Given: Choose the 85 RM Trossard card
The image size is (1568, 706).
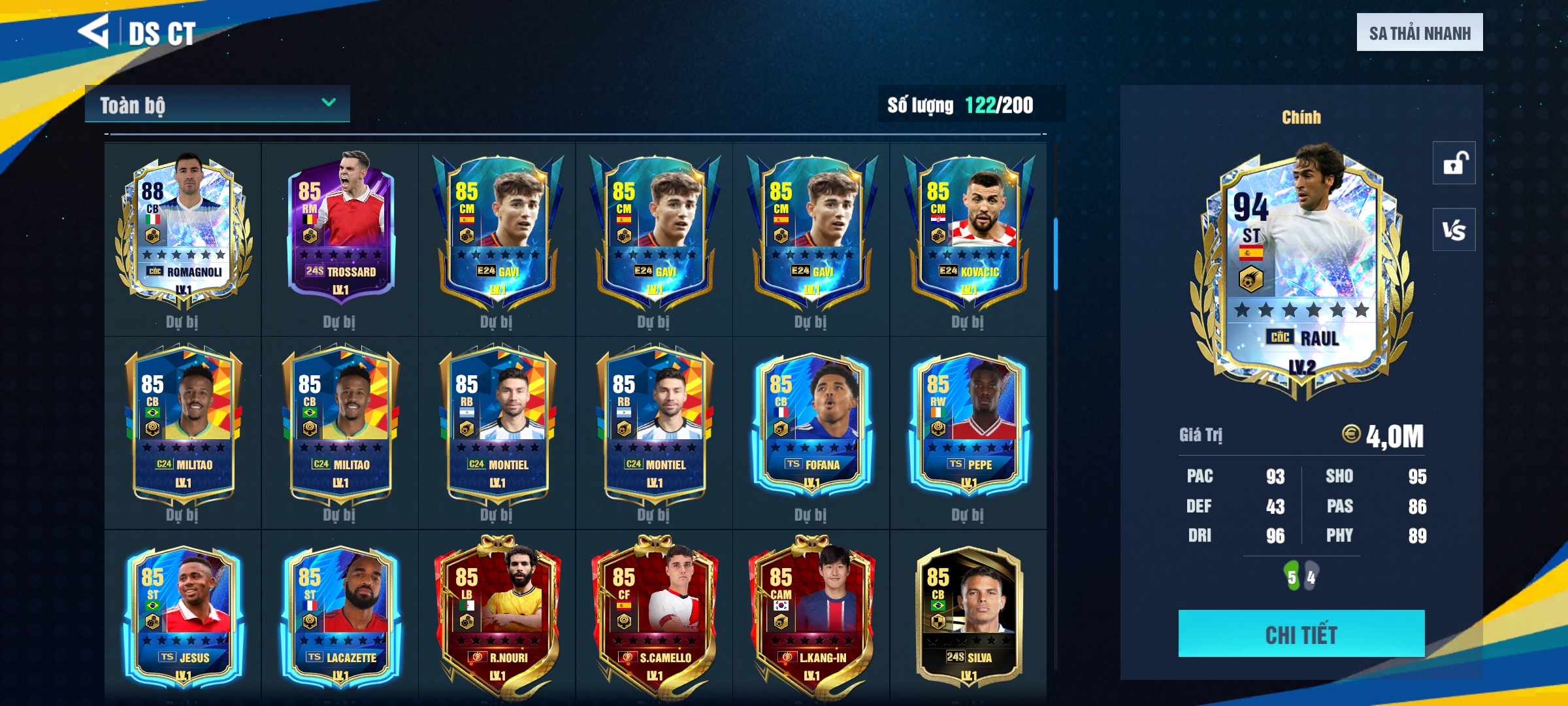Looking at the screenshot, I should 340,229.
